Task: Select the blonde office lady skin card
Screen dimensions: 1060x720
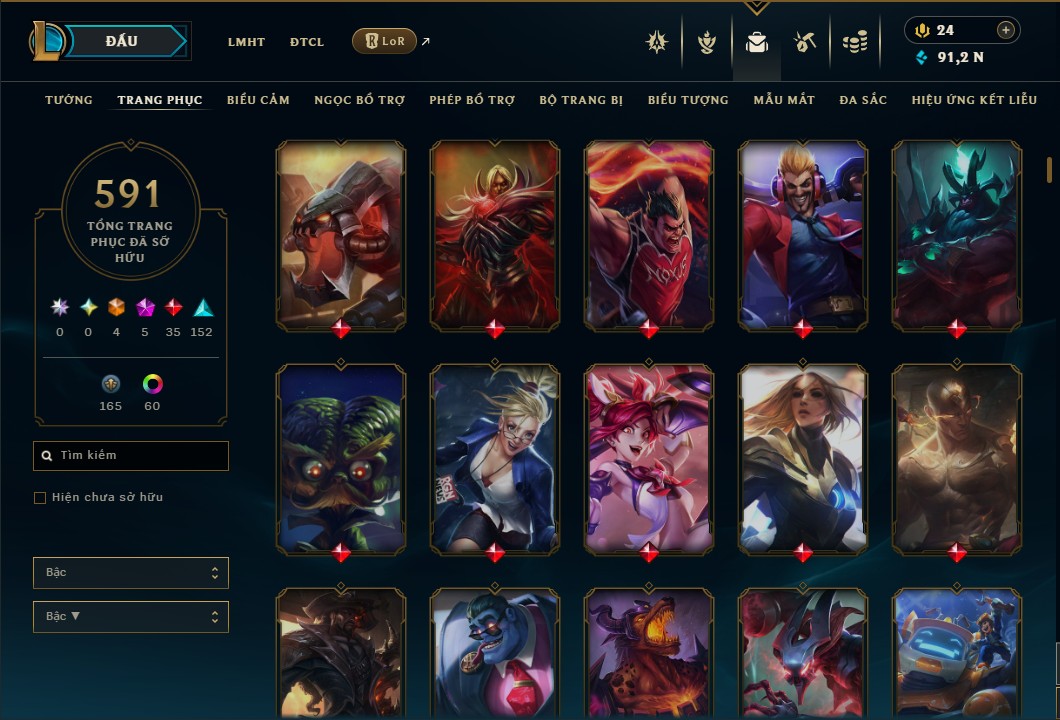Action: pyautogui.click(x=494, y=458)
